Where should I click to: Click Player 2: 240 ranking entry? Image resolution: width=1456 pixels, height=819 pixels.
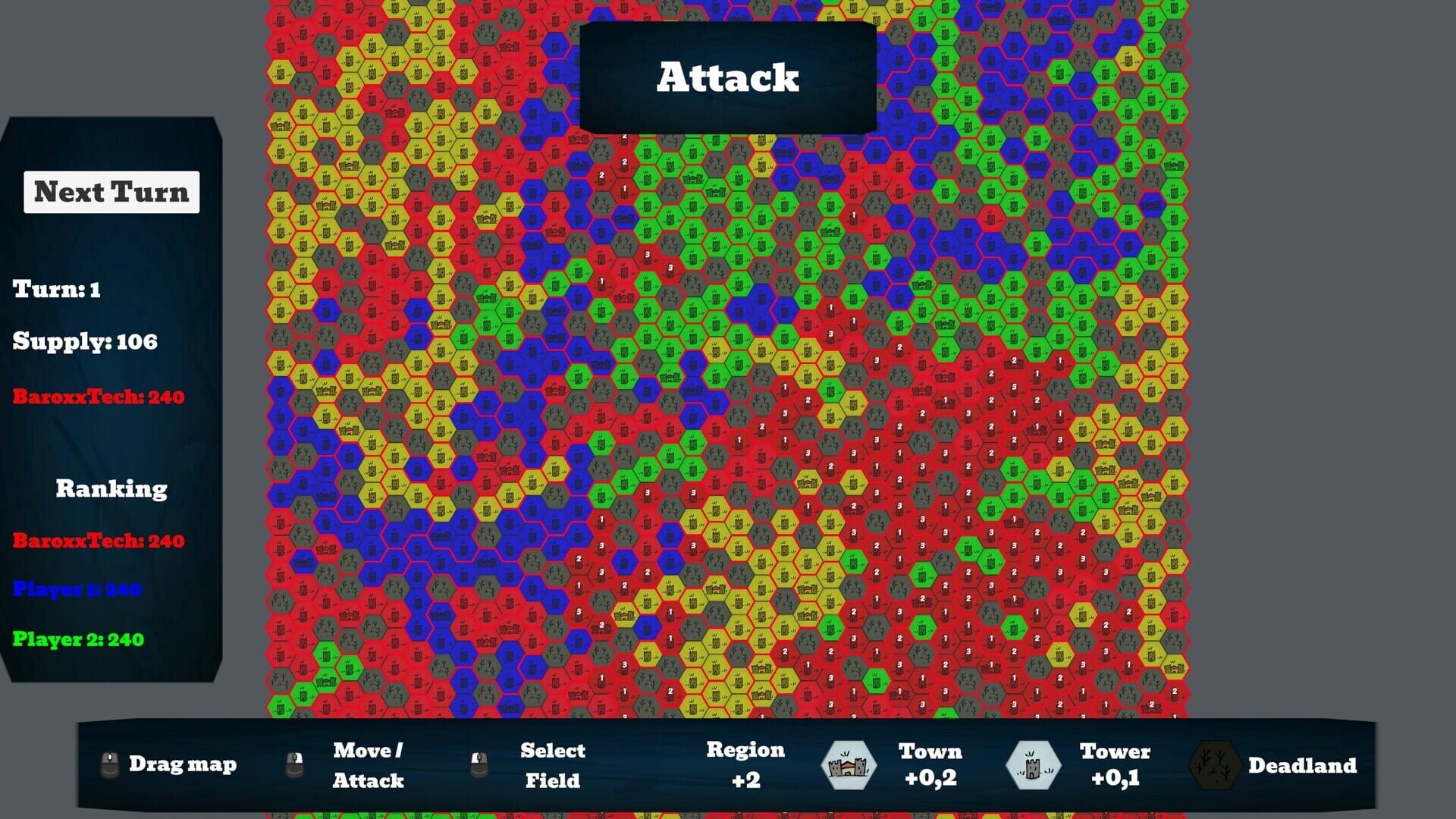78,639
